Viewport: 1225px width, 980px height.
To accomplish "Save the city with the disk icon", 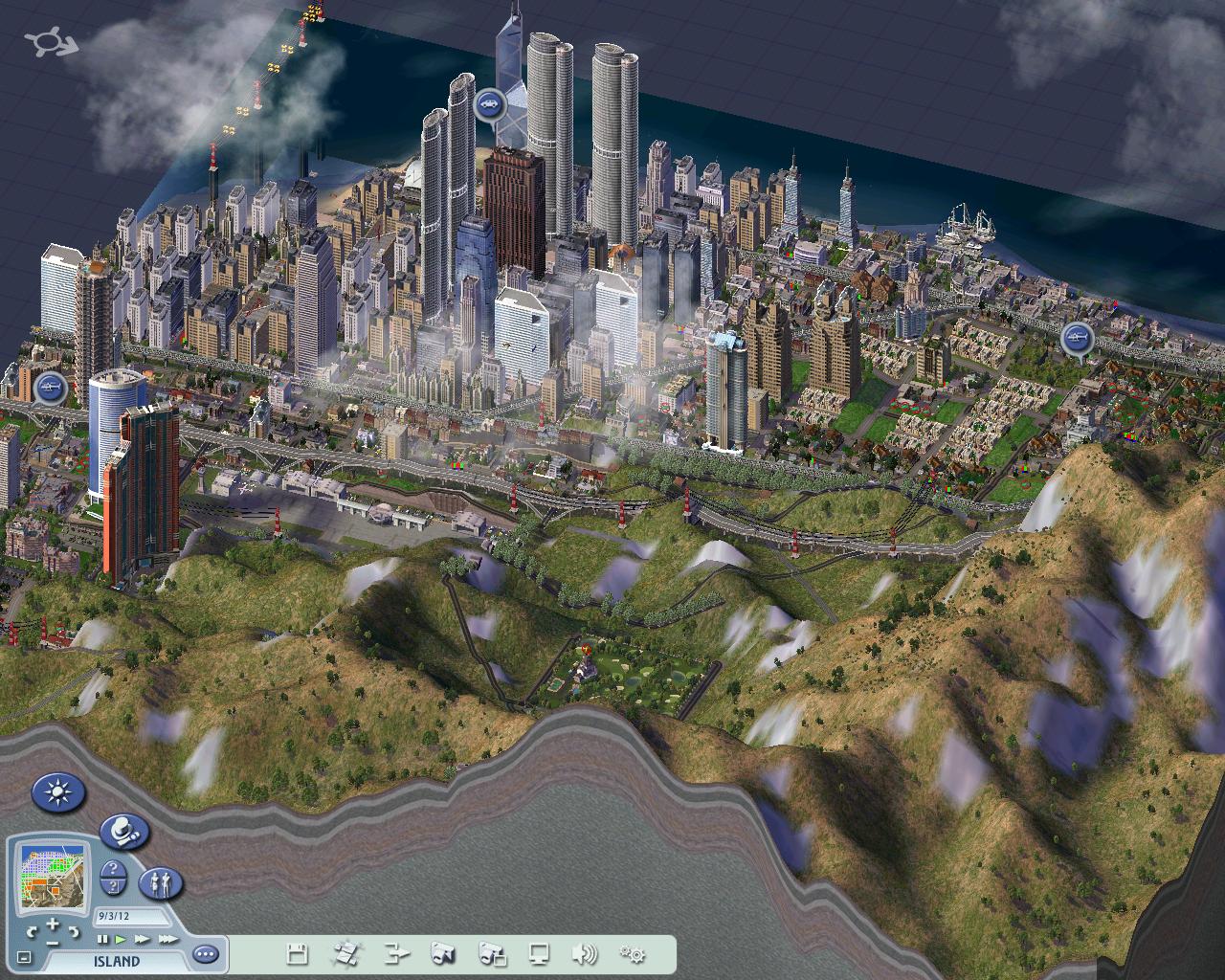I will [x=299, y=954].
